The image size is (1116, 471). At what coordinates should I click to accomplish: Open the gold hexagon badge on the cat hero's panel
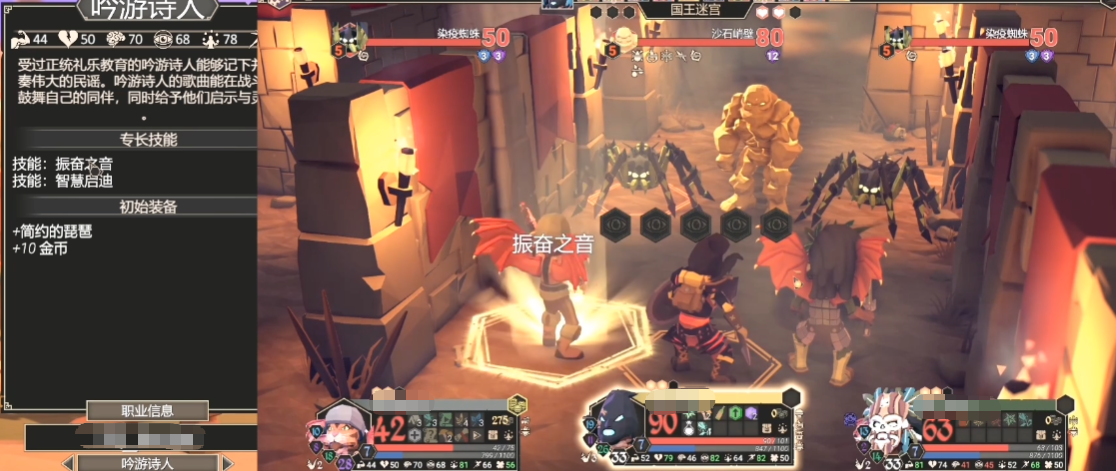tap(517, 405)
